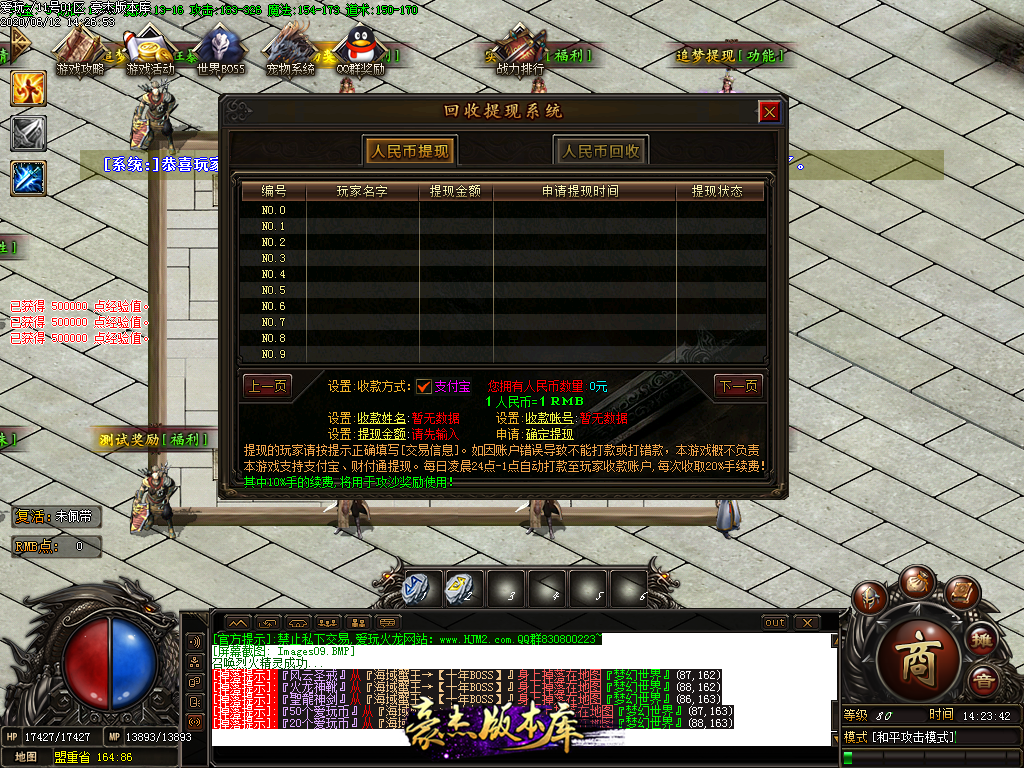Viewport: 1024px width, 768px height.
Task: Close the 回收提现系统 window
Action: (x=769, y=112)
